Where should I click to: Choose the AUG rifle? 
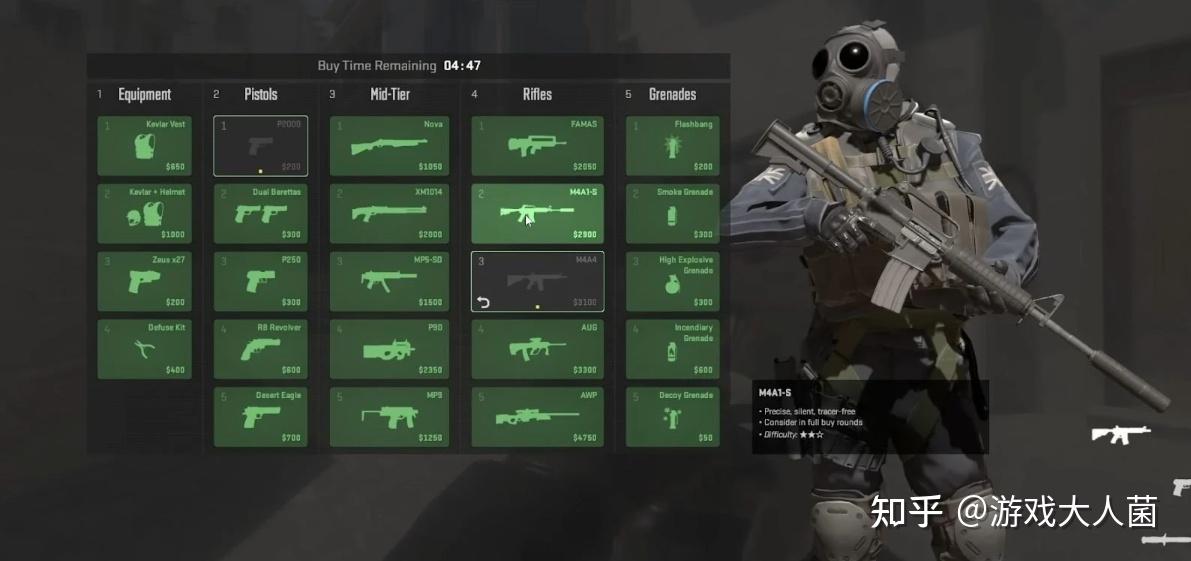pyautogui.click(x=537, y=349)
